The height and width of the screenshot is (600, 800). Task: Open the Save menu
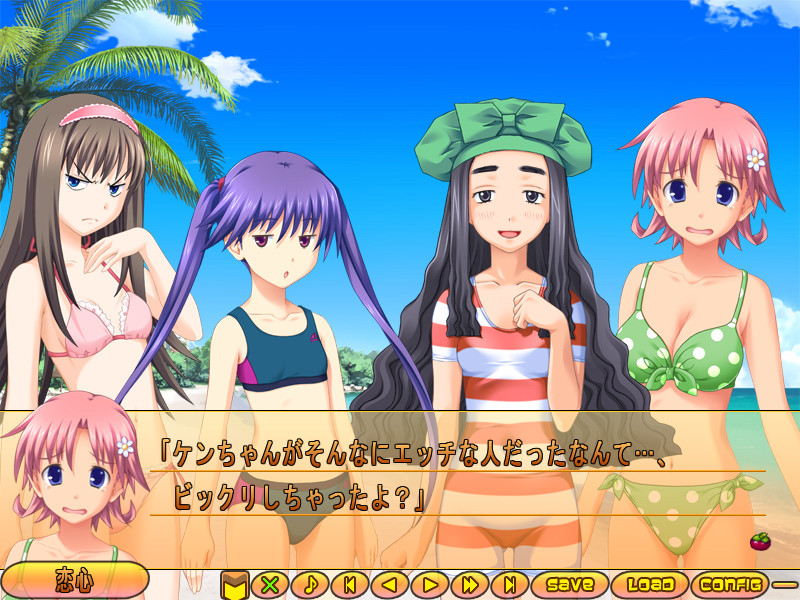point(569,583)
